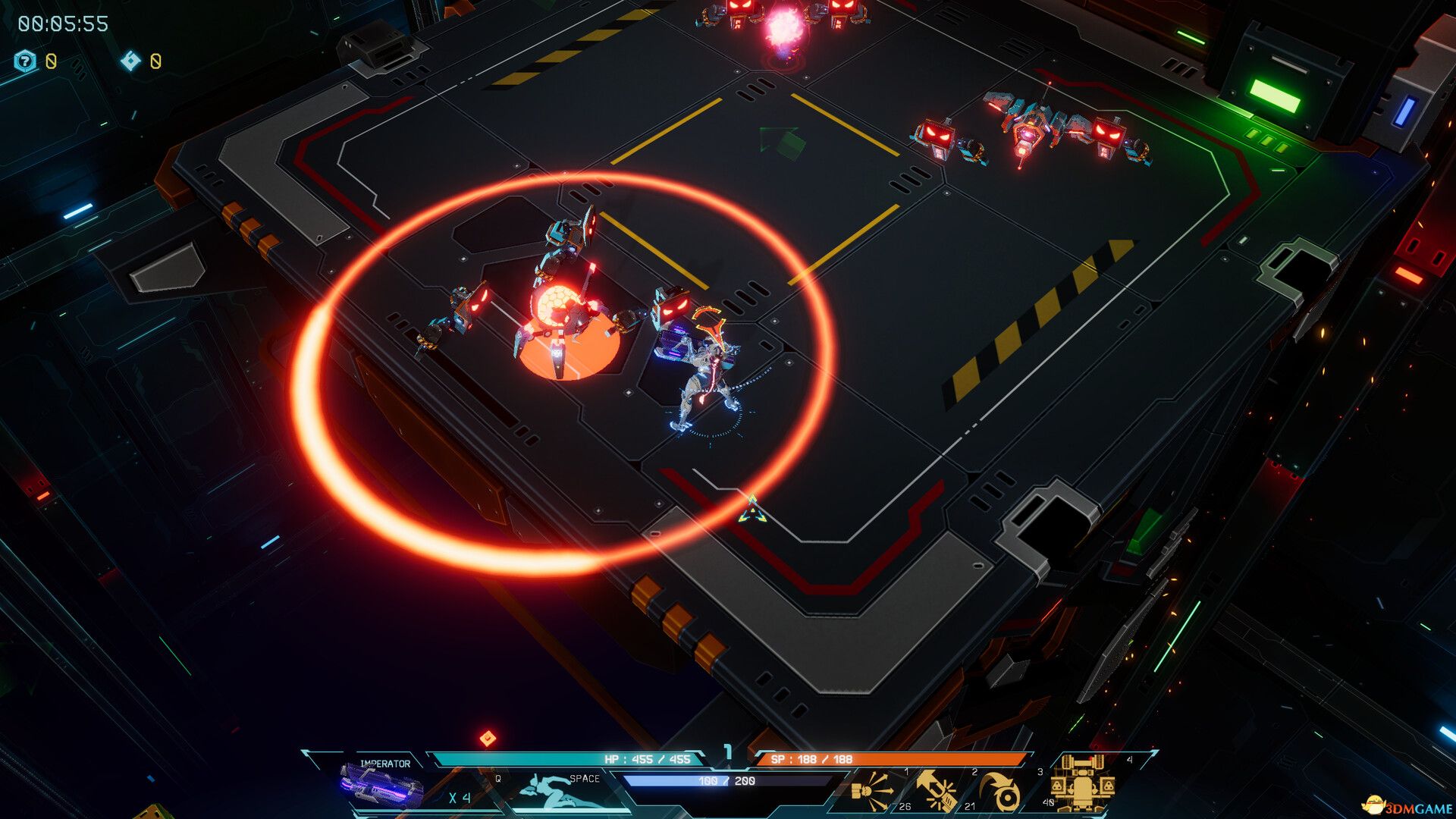This screenshot has height=819, width=1456.
Task: Select the Imperator weapon slot
Action: [381, 786]
